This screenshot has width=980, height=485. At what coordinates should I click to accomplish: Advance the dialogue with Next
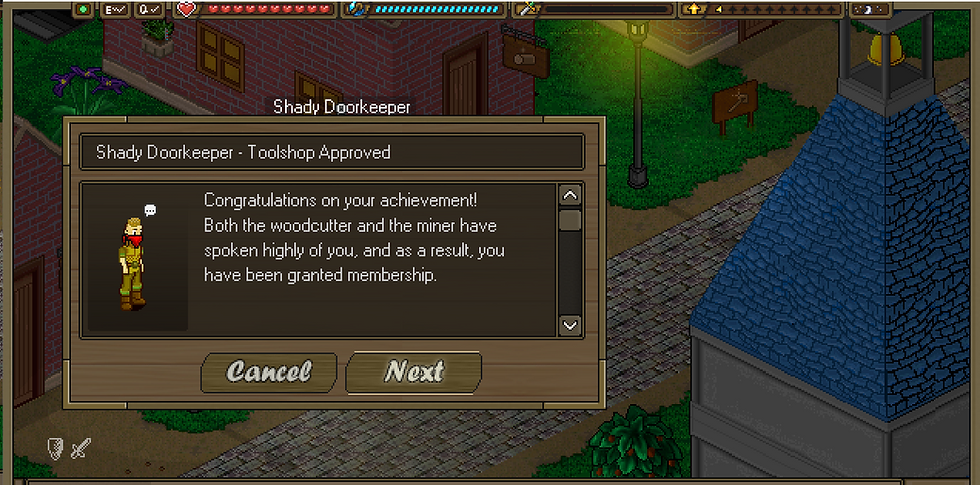click(x=414, y=372)
